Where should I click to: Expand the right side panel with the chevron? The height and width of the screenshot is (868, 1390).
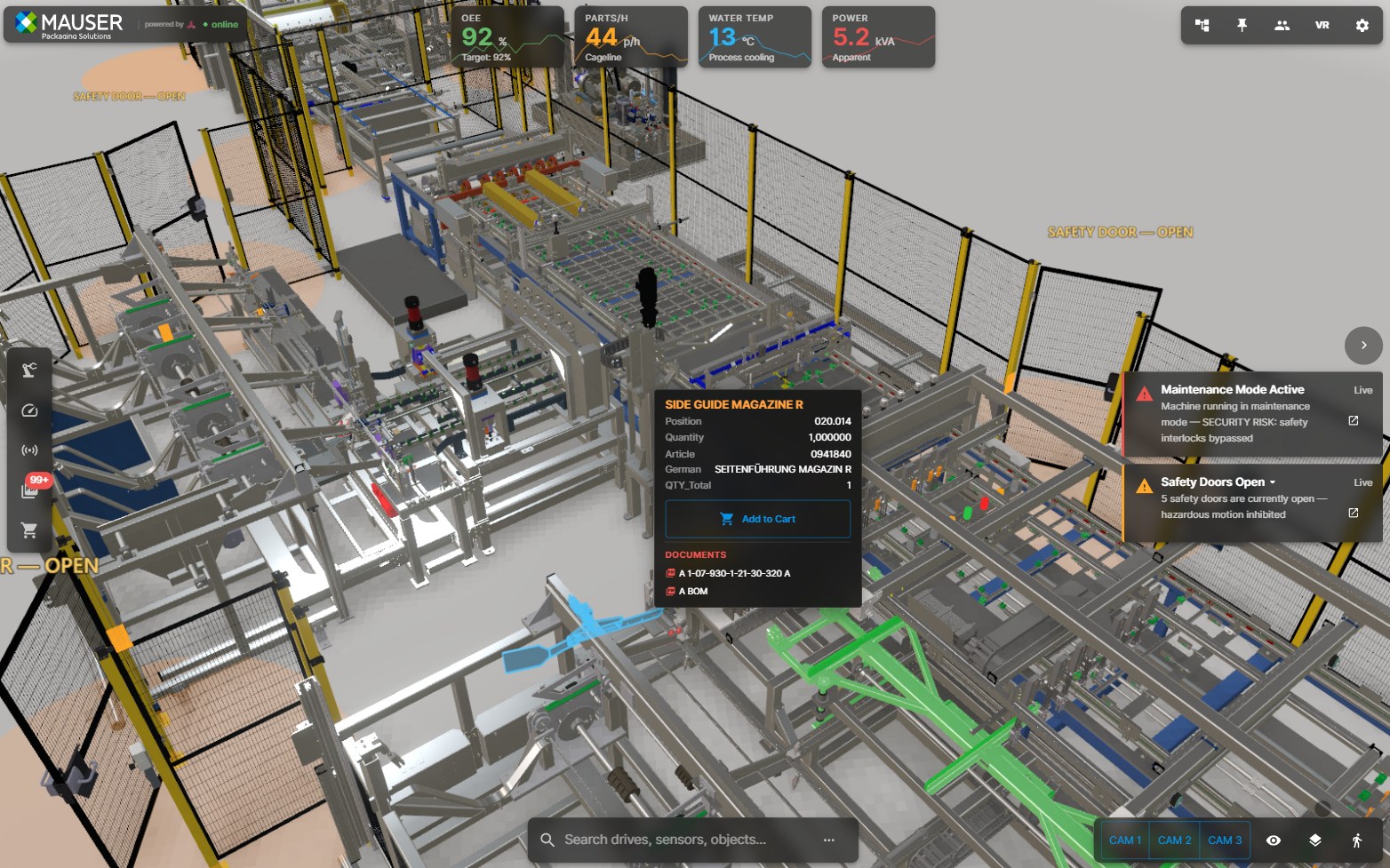tap(1363, 346)
